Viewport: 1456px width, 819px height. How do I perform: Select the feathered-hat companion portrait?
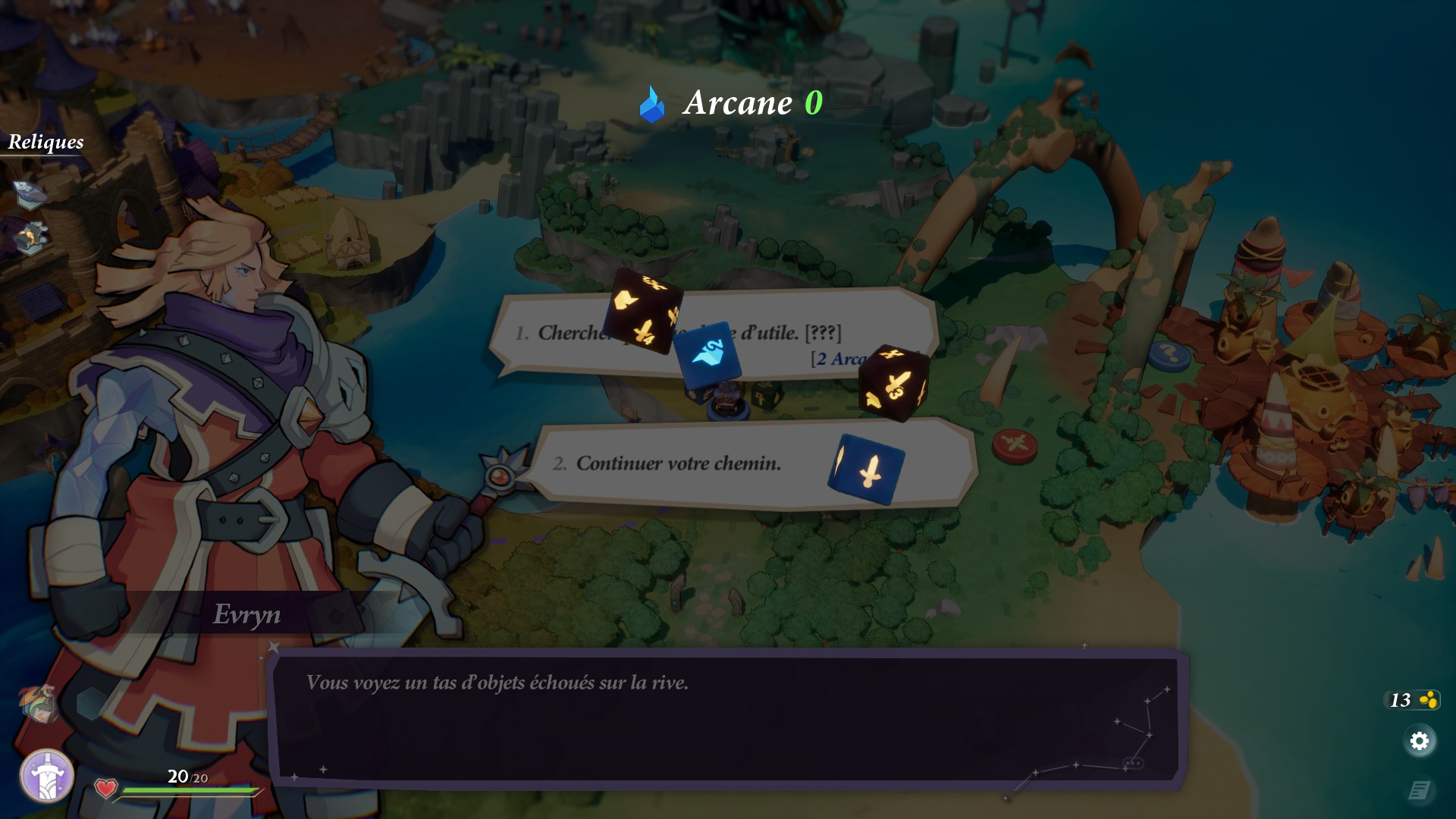(x=38, y=702)
